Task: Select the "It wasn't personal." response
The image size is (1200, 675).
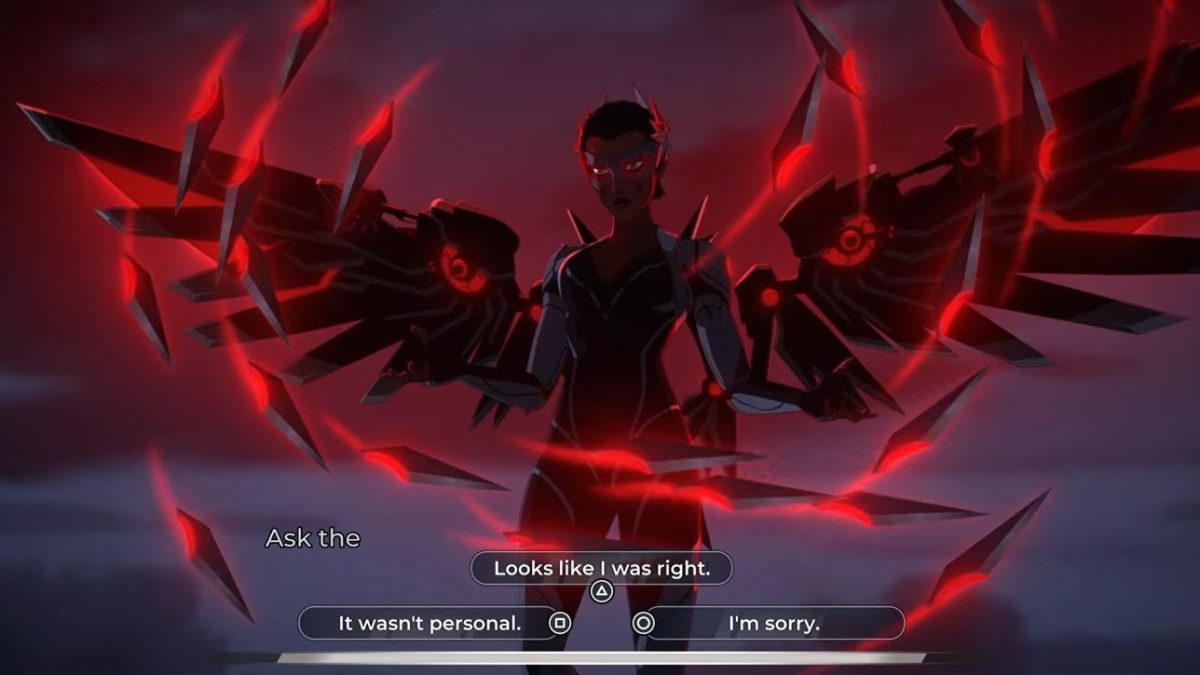Action: click(430, 623)
